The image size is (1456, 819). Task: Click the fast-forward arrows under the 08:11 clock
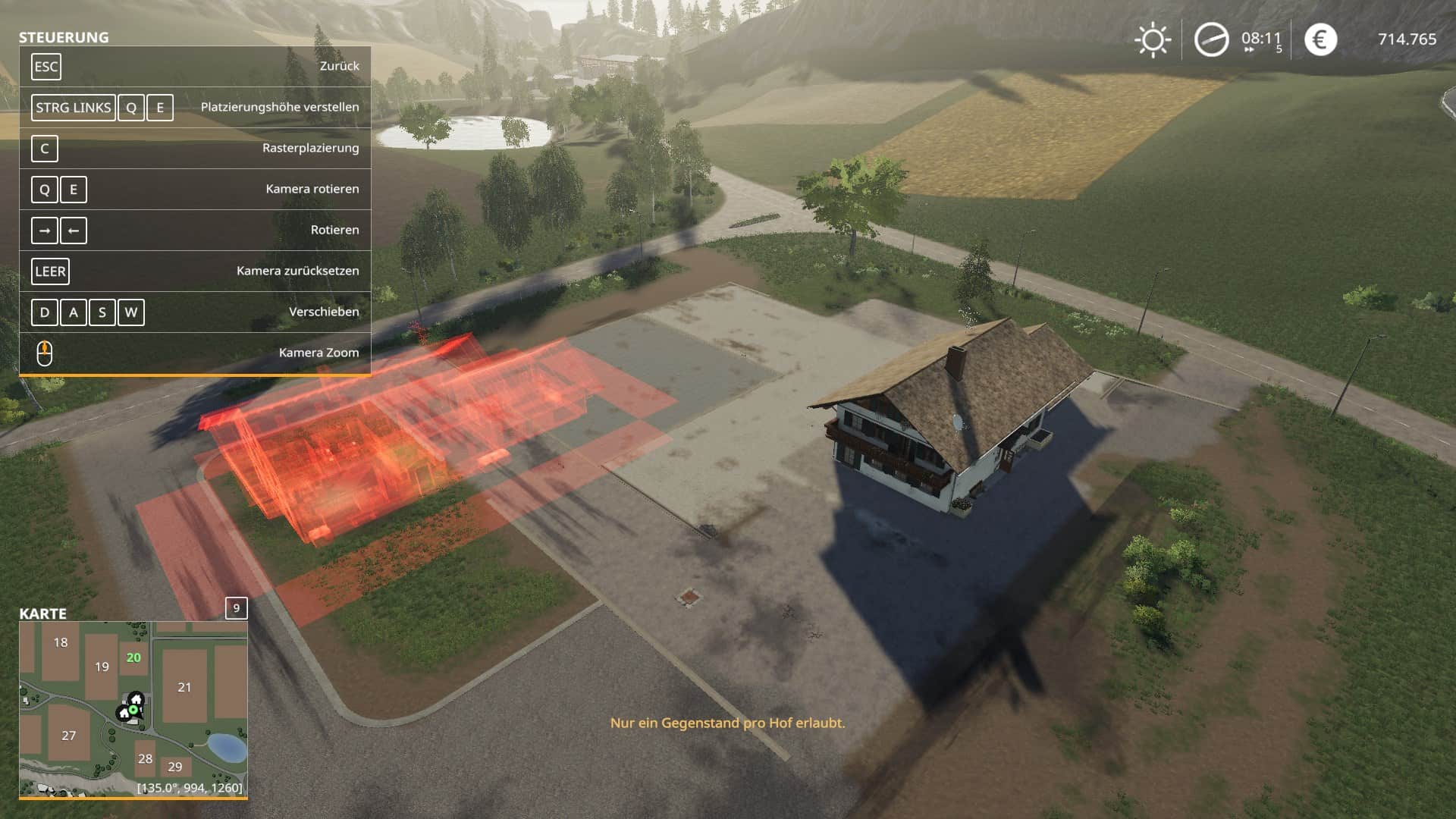[1249, 49]
